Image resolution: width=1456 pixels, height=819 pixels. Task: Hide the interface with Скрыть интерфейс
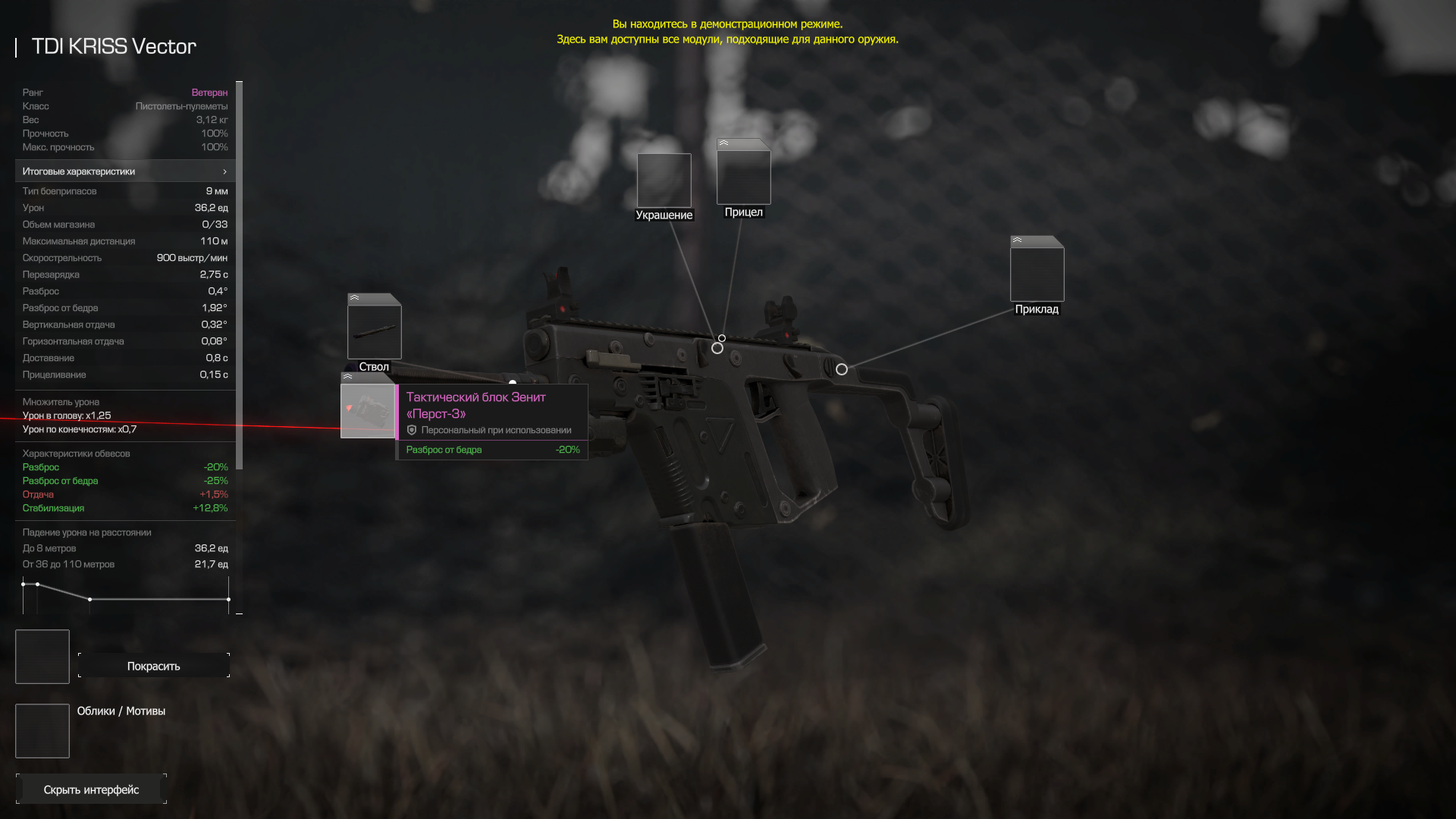tap(91, 789)
